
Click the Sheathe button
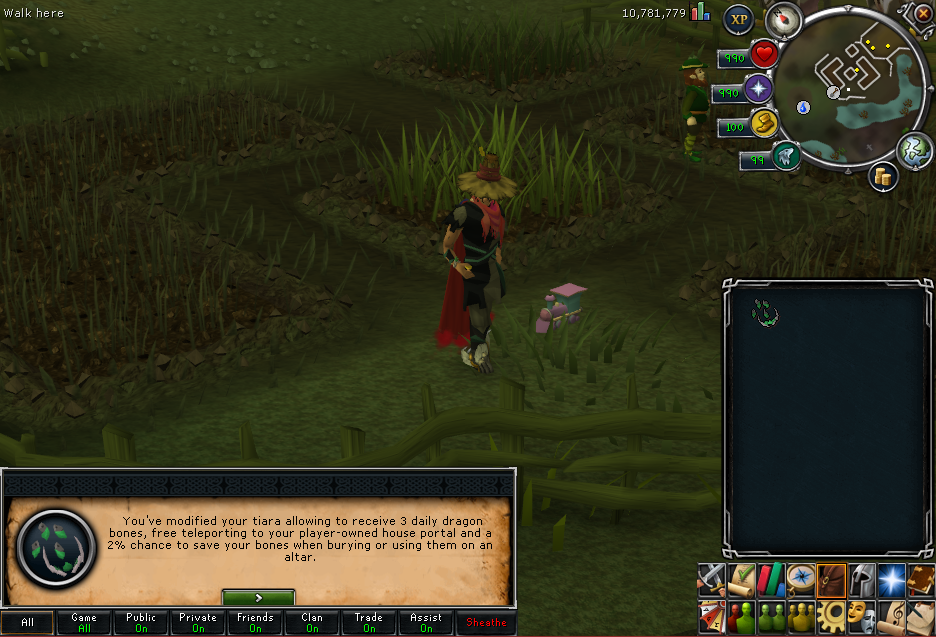[486, 622]
